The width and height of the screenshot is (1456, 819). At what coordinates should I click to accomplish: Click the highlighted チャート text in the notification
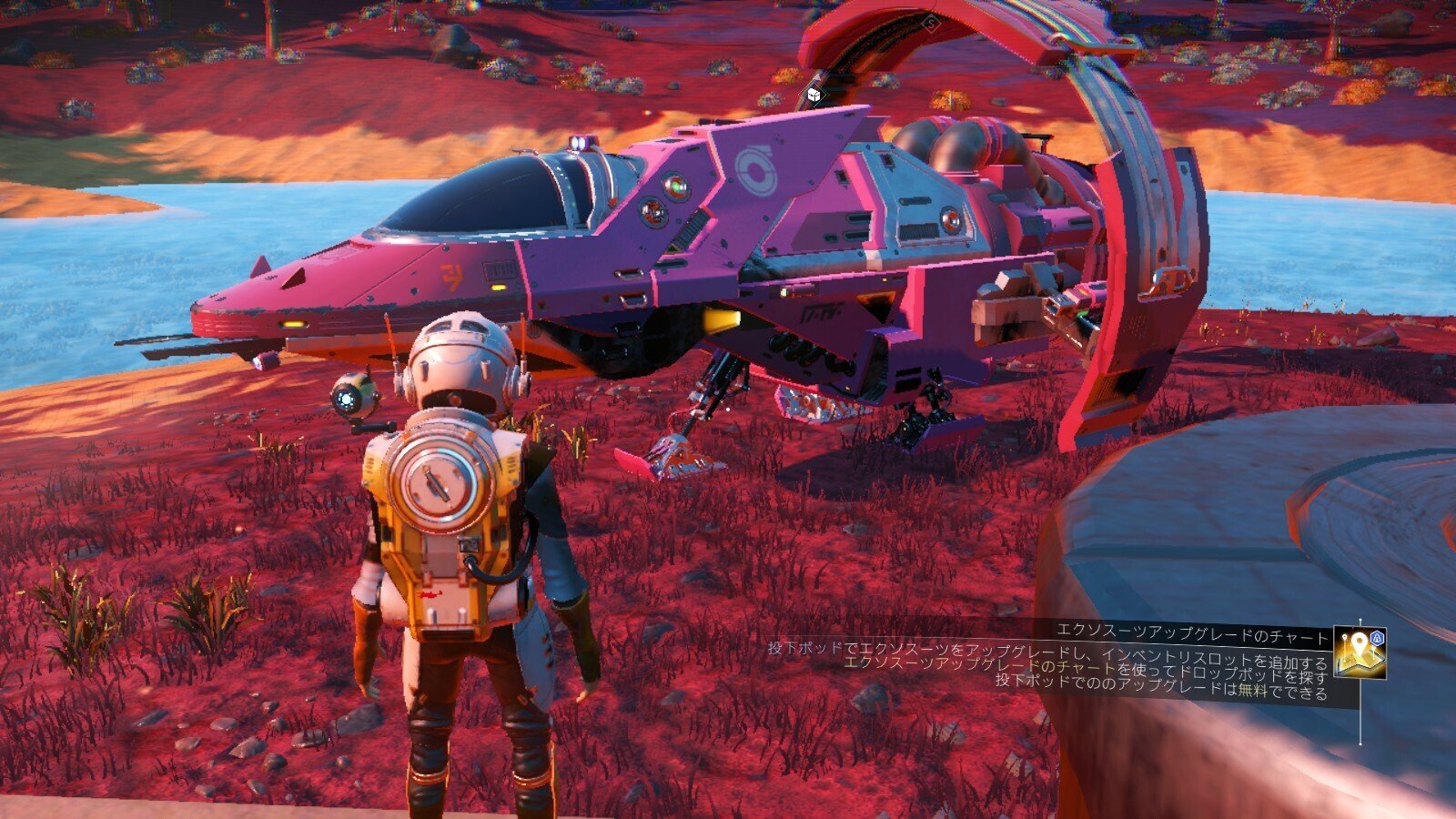(1087, 667)
